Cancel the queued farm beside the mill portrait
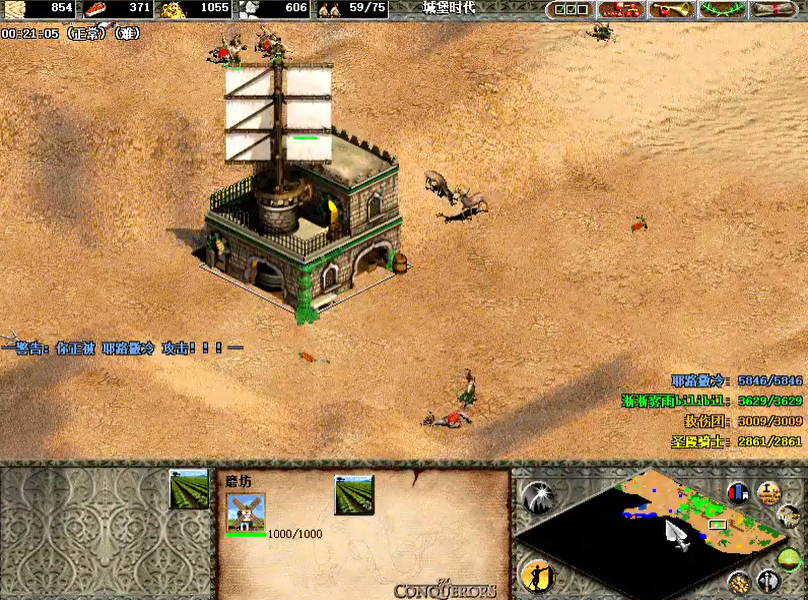Screen dimensions: 808x600 click(x=354, y=495)
